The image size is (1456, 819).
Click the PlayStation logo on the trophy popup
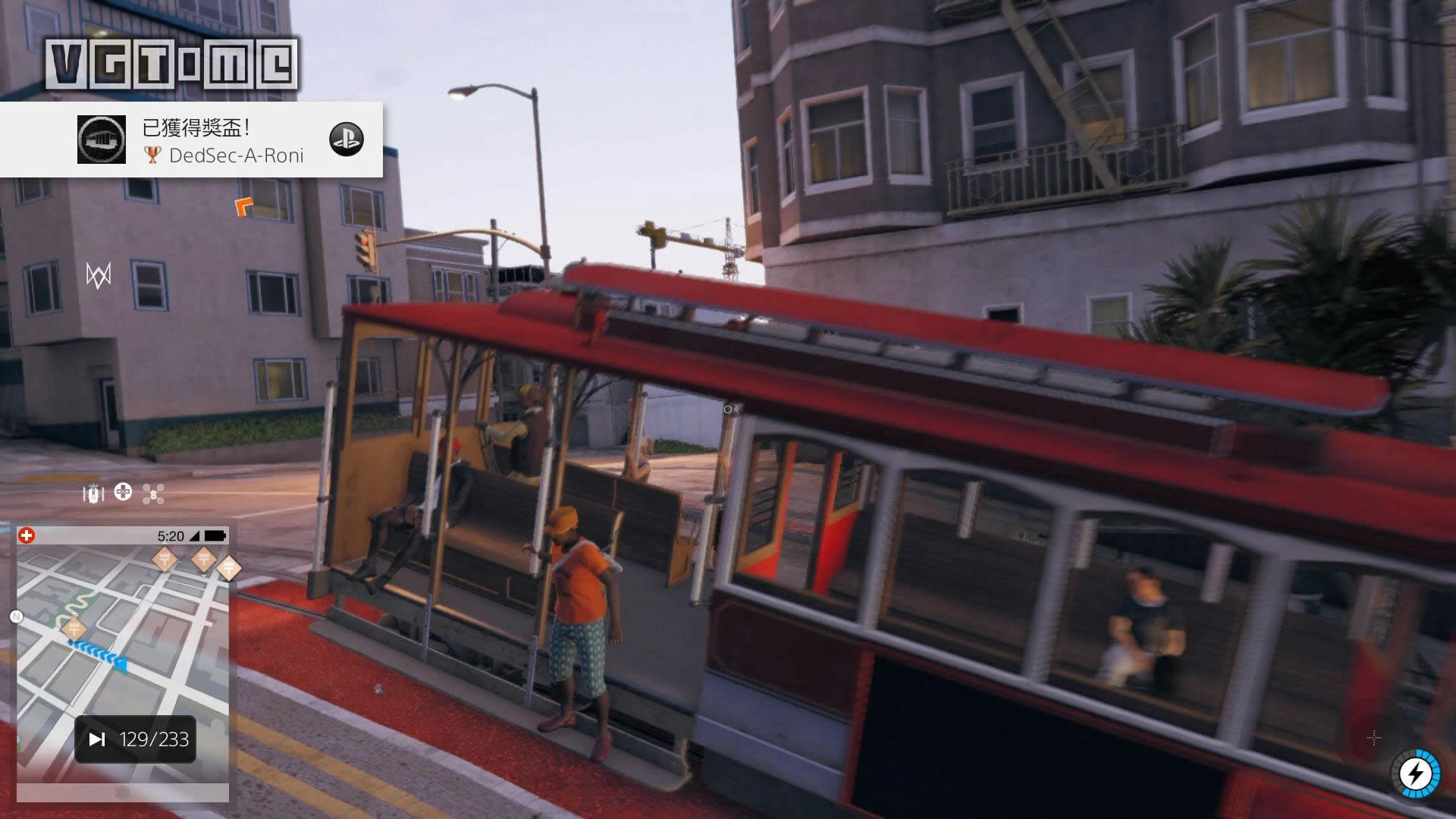click(347, 140)
